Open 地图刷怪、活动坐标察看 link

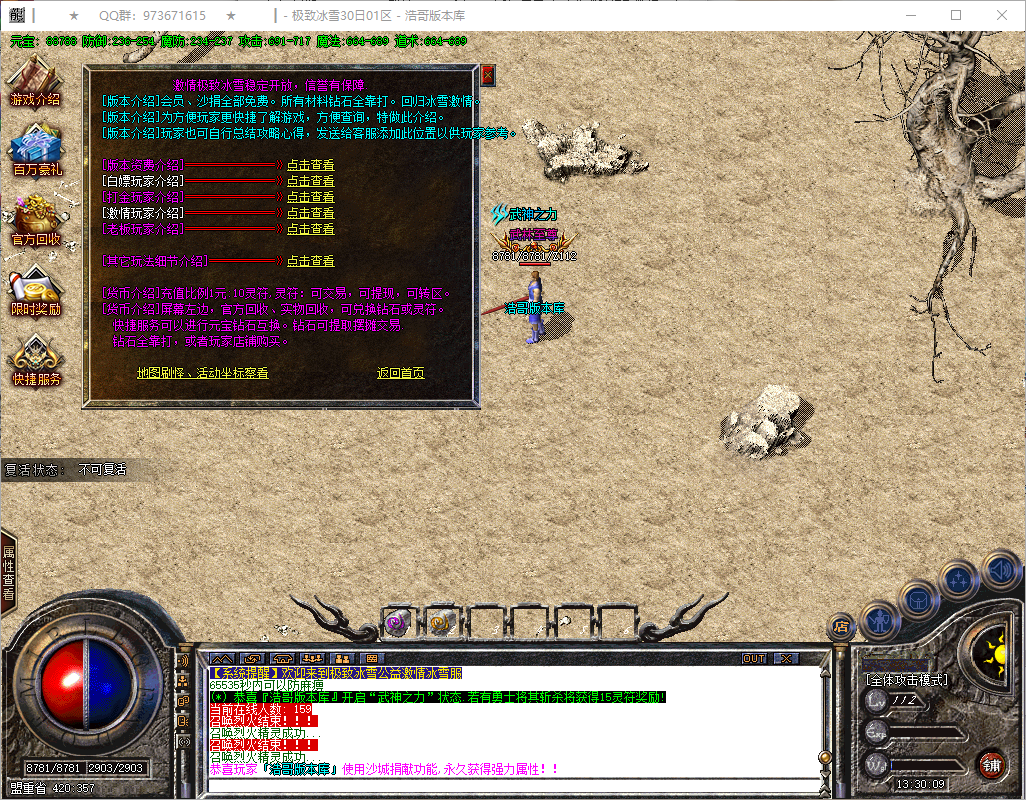202,373
